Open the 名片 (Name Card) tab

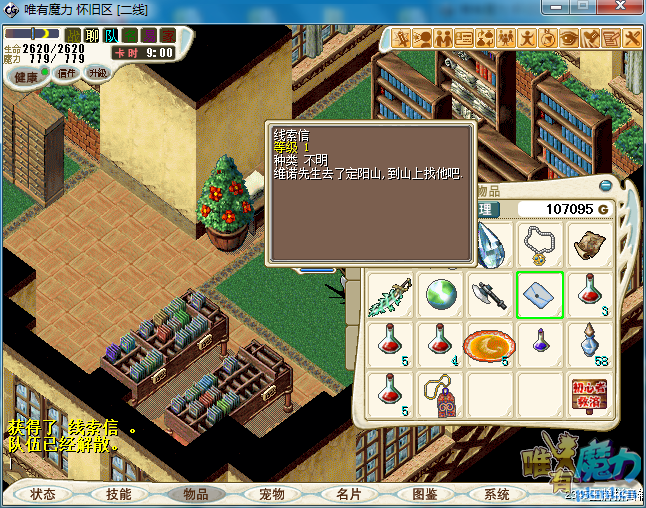point(349,494)
